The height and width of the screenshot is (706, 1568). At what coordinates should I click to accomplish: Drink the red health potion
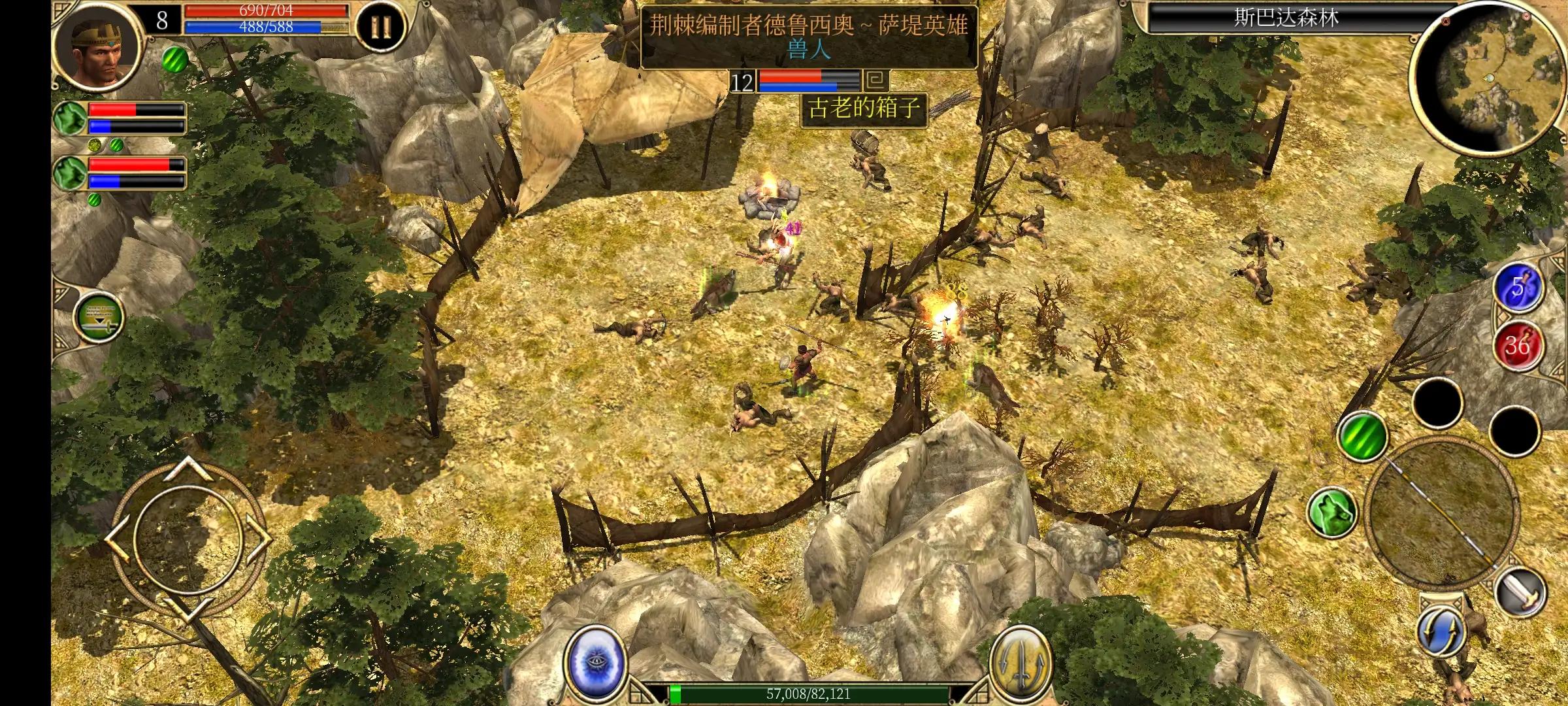click(1518, 345)
